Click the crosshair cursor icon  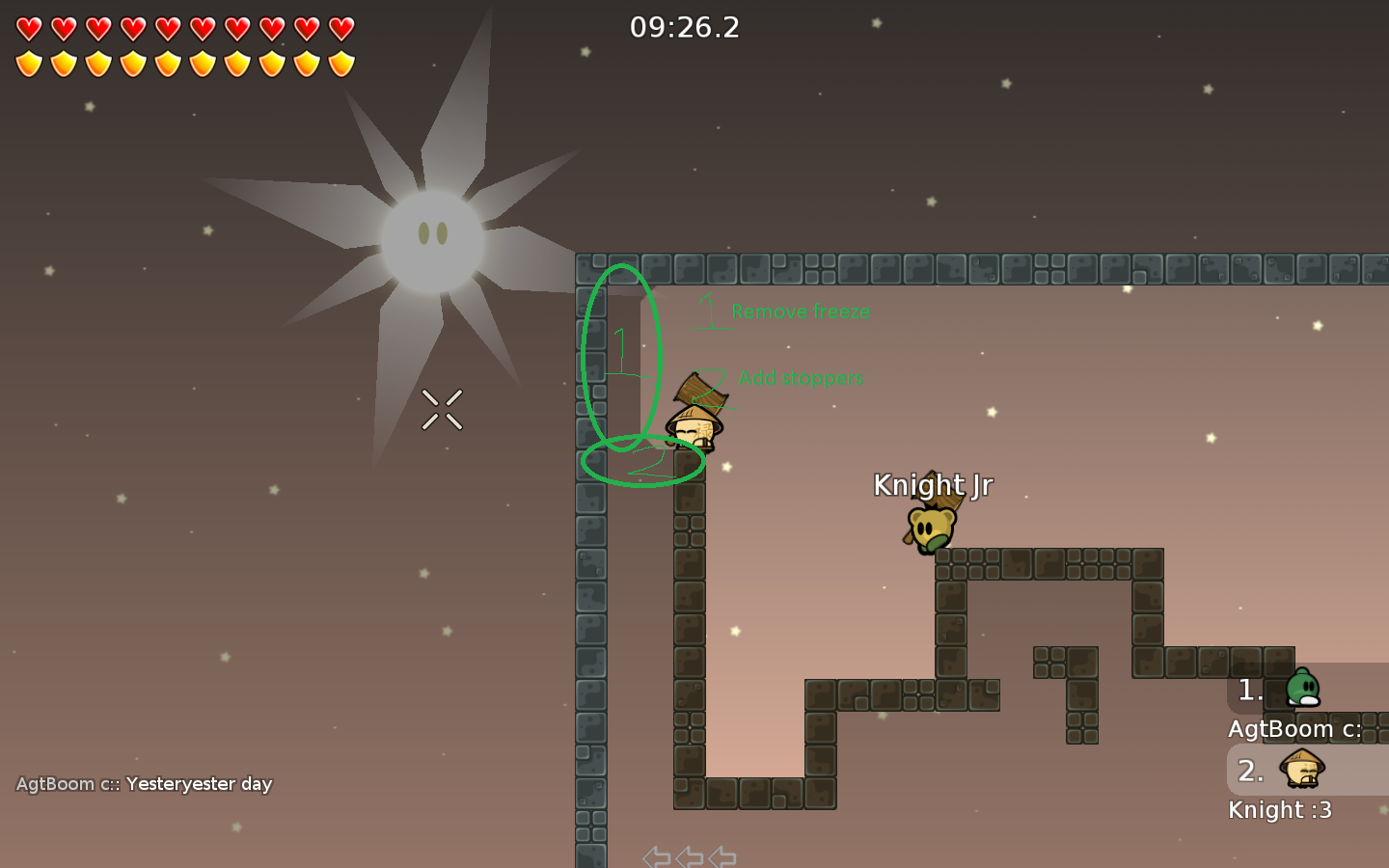tap(442, 410)
